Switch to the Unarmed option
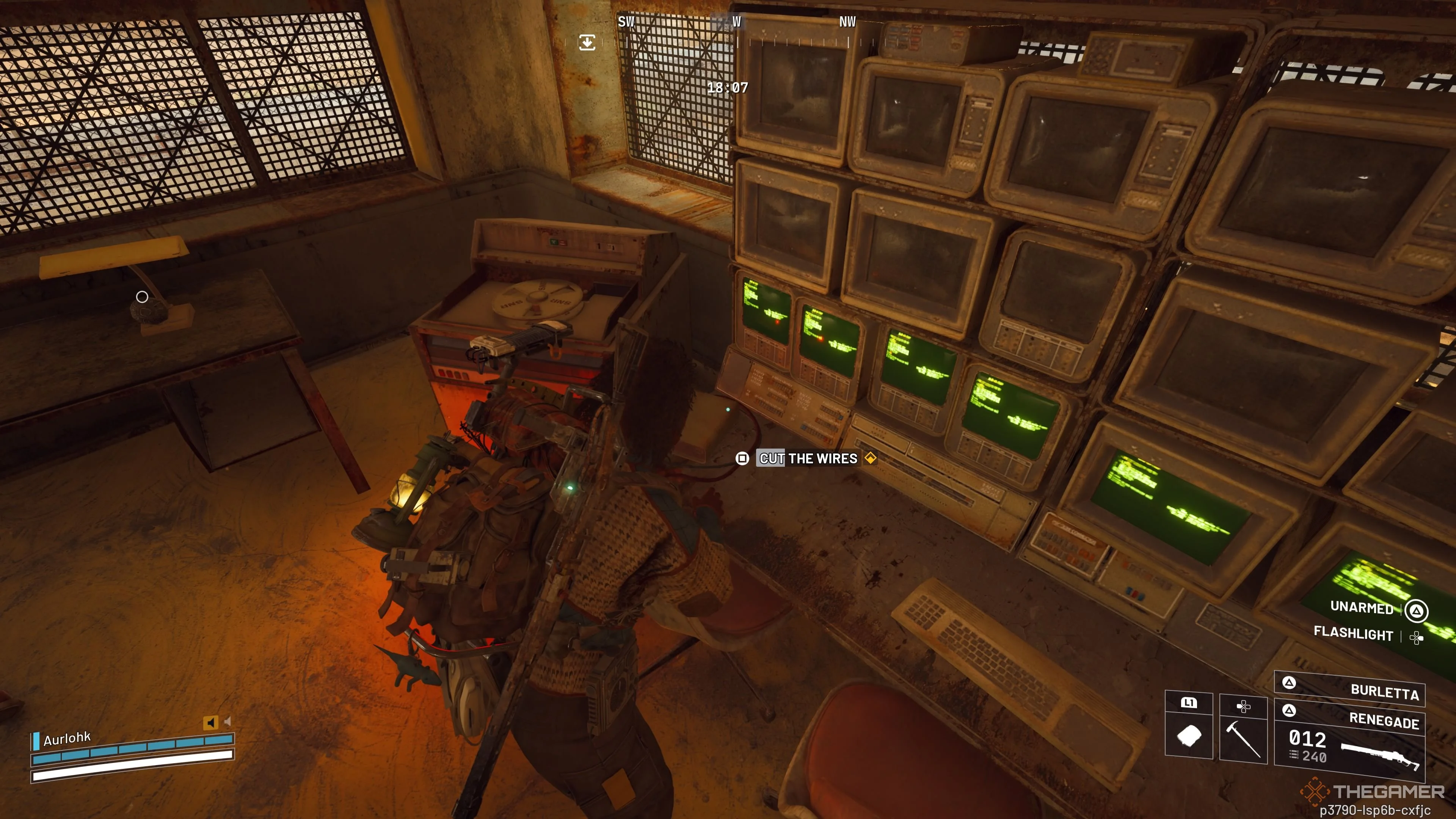The image size is (1456, 819). 1362,607
